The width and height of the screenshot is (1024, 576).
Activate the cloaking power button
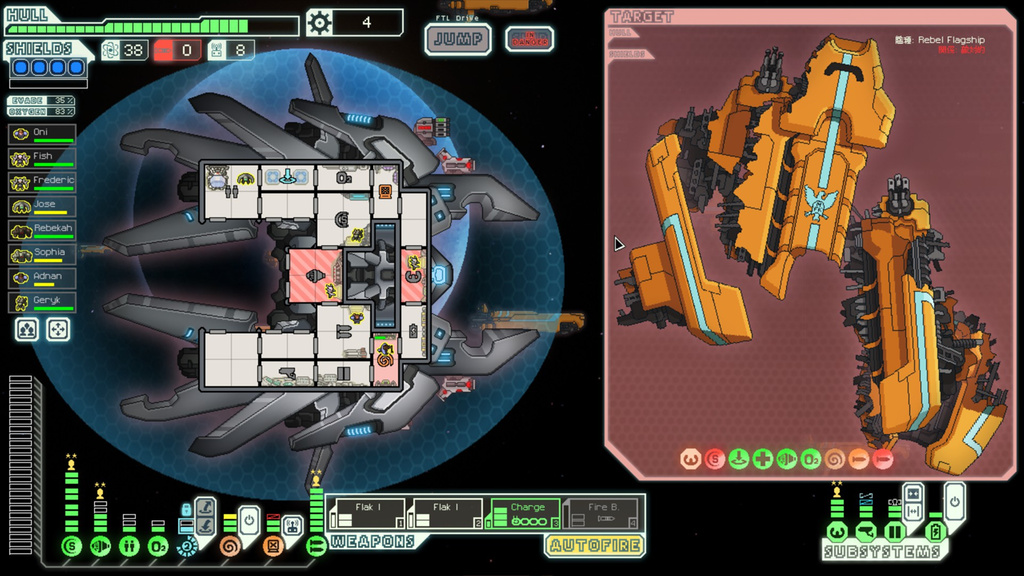[249, 521]
